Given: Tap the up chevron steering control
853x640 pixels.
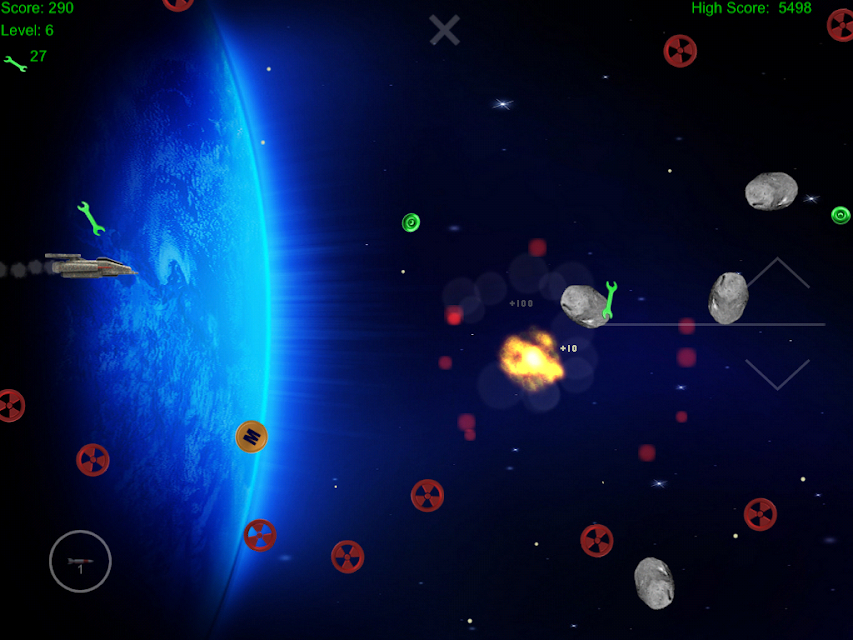Looking at the screenshot, I should 777,275.
